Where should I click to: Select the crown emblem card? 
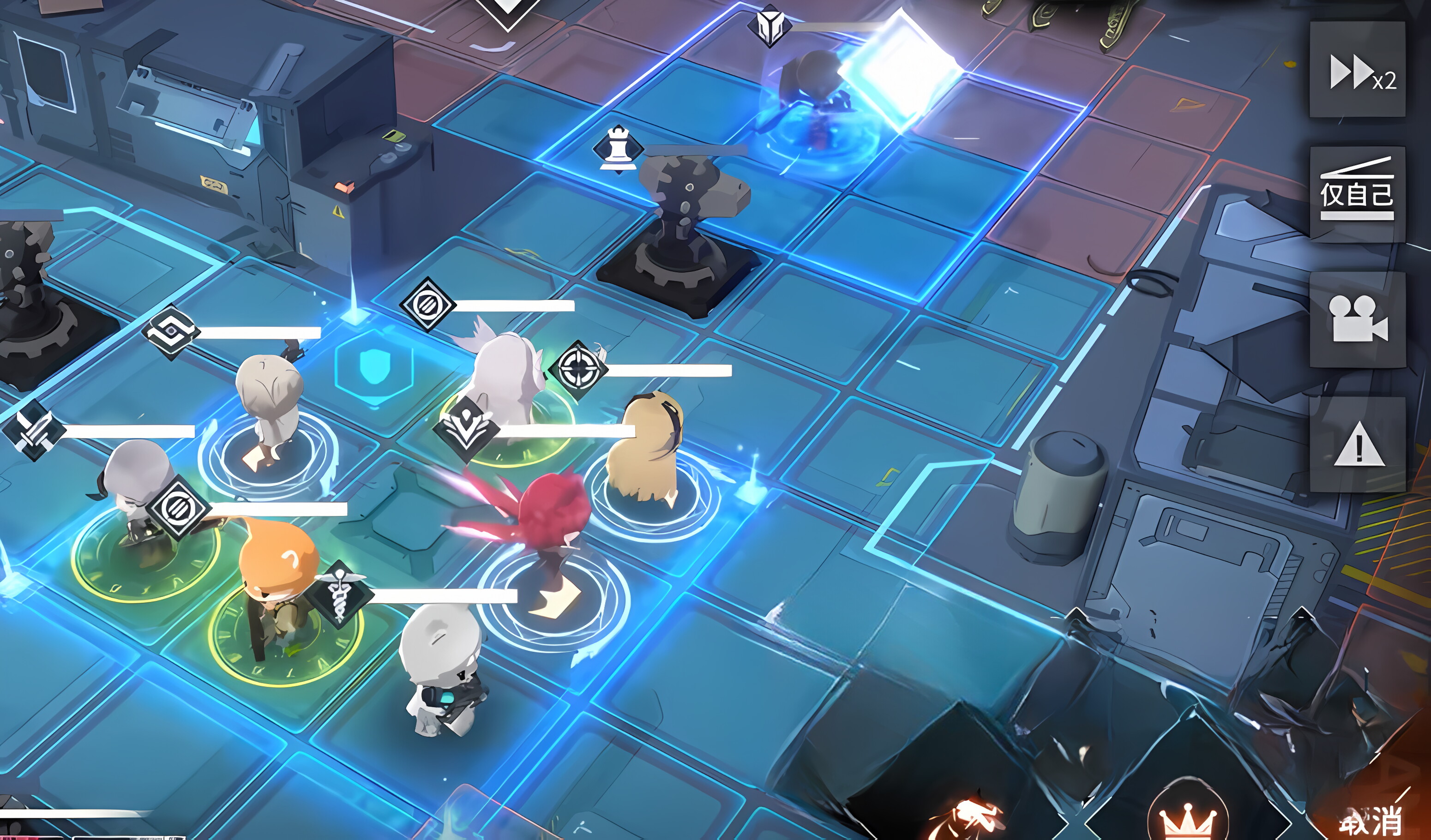(x=1188, y=818)
